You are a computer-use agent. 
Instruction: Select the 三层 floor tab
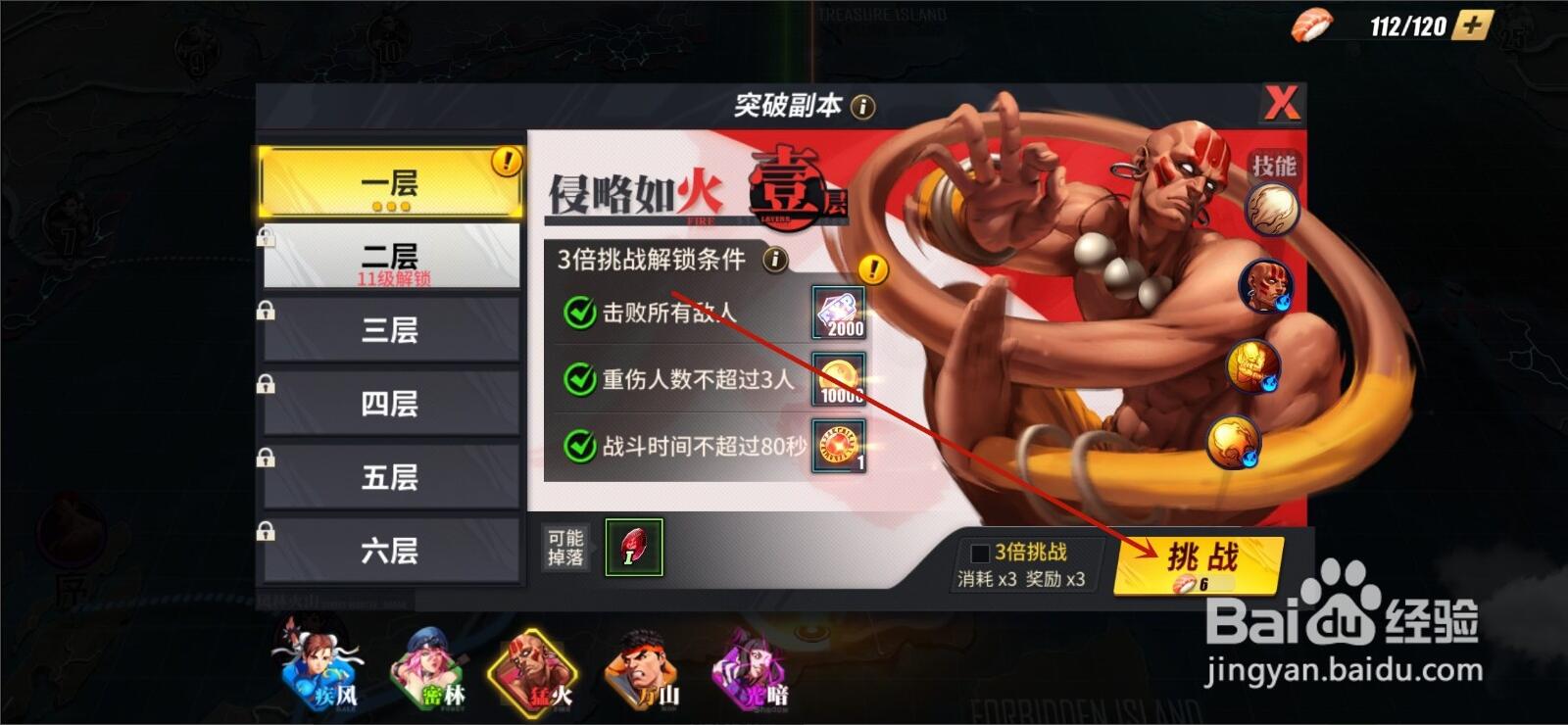coord(391,329)
